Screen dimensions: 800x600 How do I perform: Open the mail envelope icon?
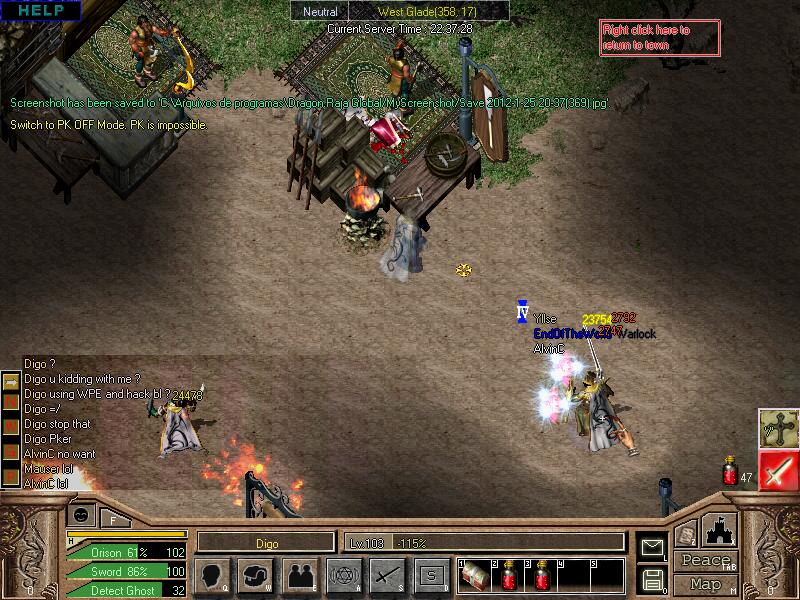652,546
